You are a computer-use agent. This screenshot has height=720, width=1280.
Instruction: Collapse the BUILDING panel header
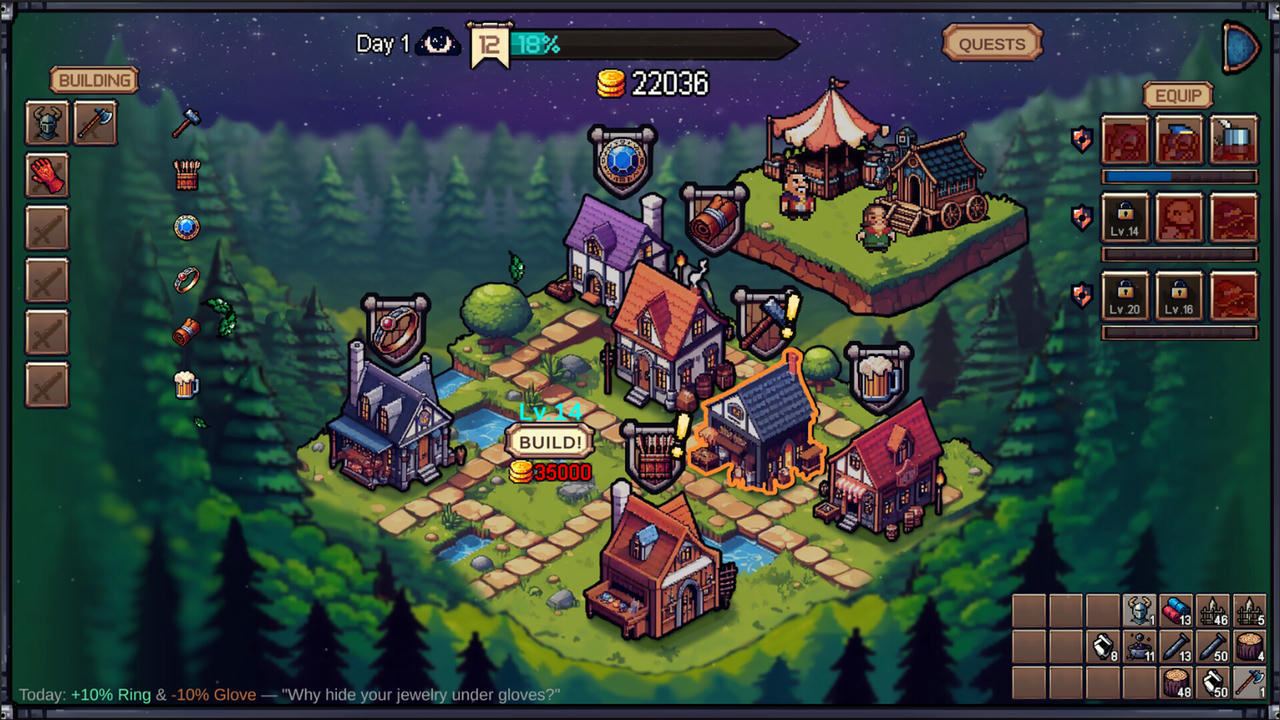(95, 80)
